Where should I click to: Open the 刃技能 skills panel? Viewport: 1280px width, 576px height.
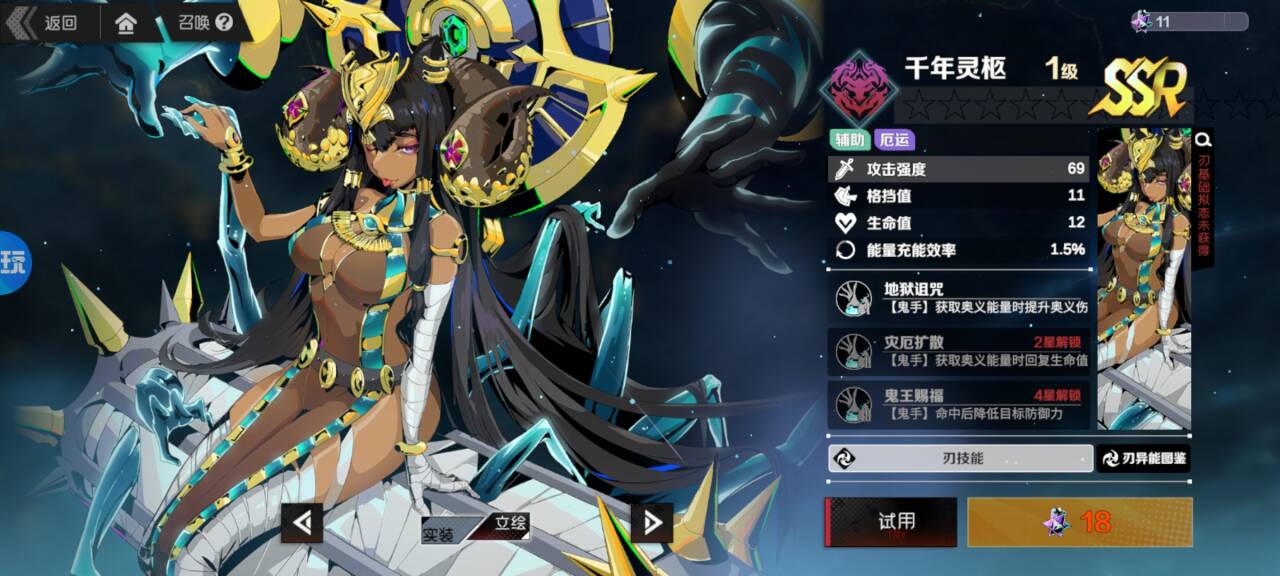tap(960, 458)
